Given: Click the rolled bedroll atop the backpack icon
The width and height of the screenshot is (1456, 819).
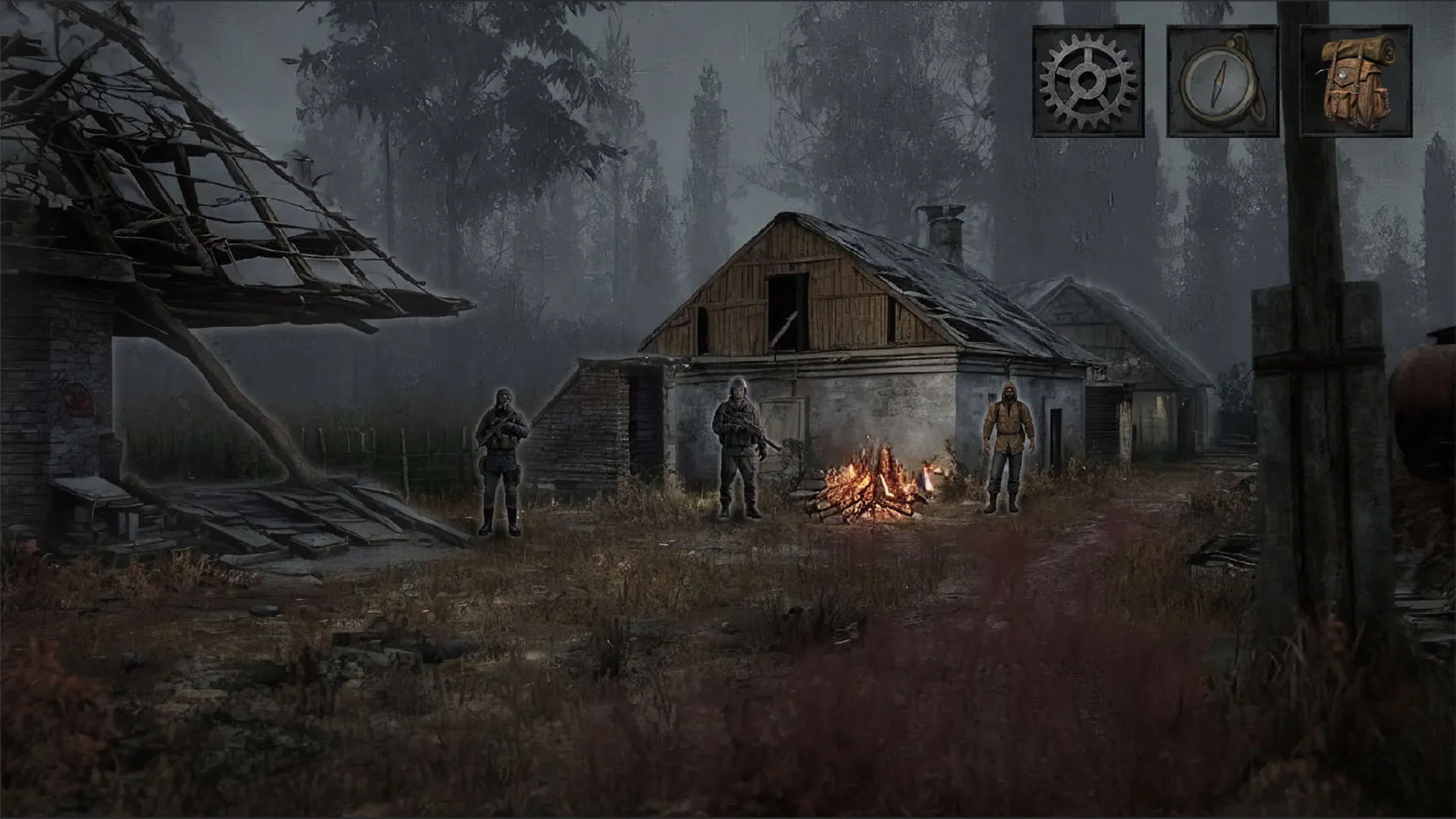Looking at the screenshot, I should [1360, 49].
